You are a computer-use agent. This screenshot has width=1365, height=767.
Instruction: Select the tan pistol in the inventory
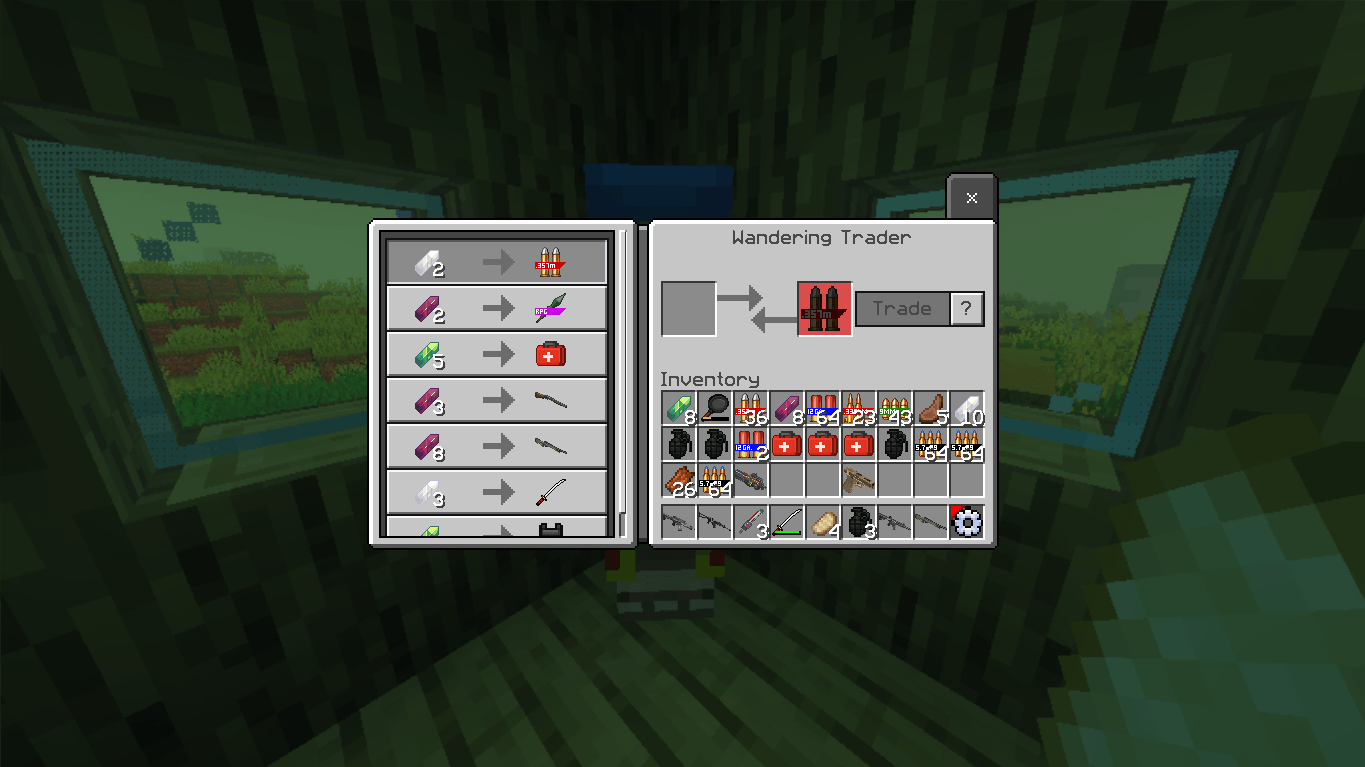(858, 481)
